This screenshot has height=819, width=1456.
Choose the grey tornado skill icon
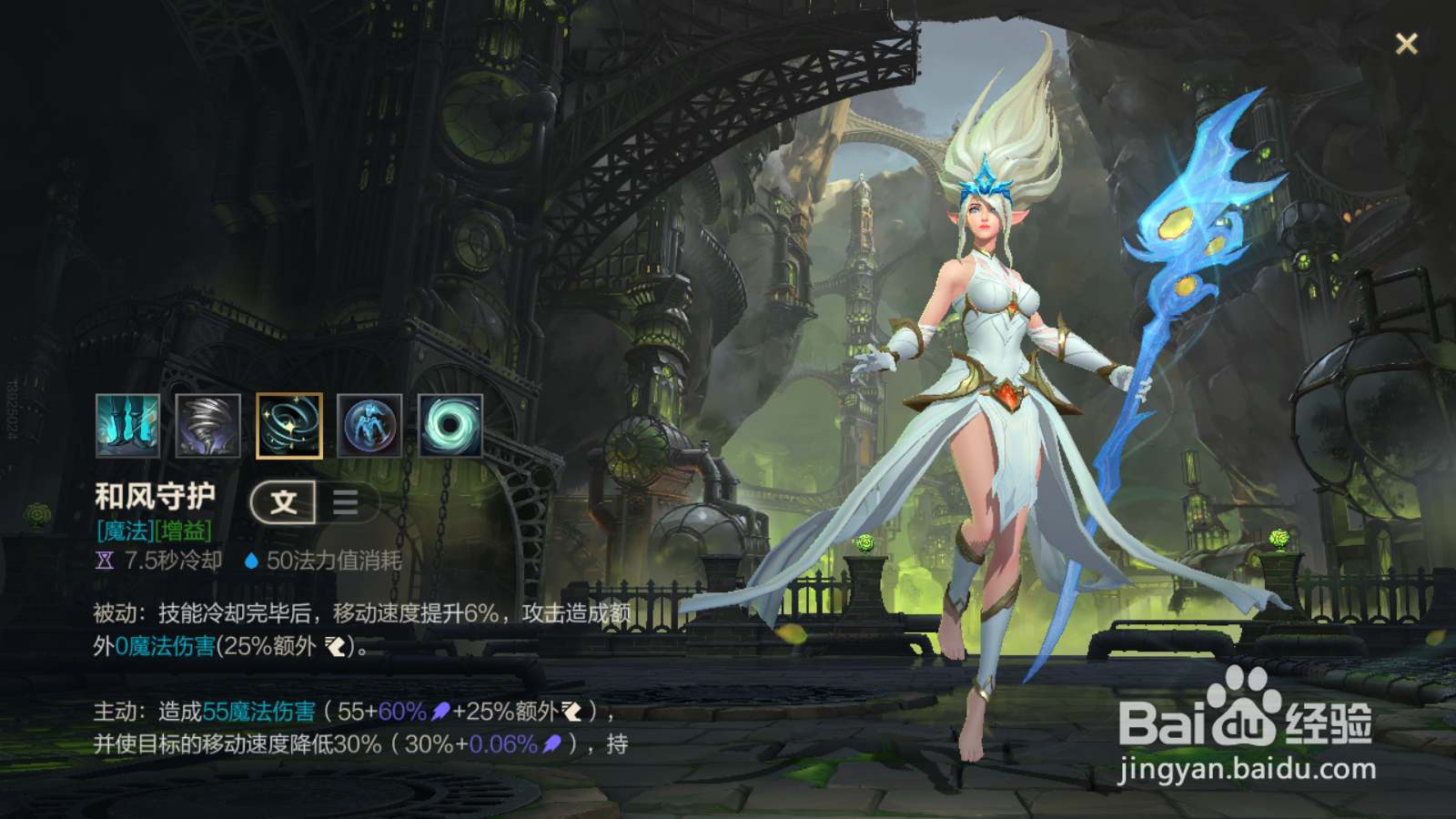(x=208, y=425)
